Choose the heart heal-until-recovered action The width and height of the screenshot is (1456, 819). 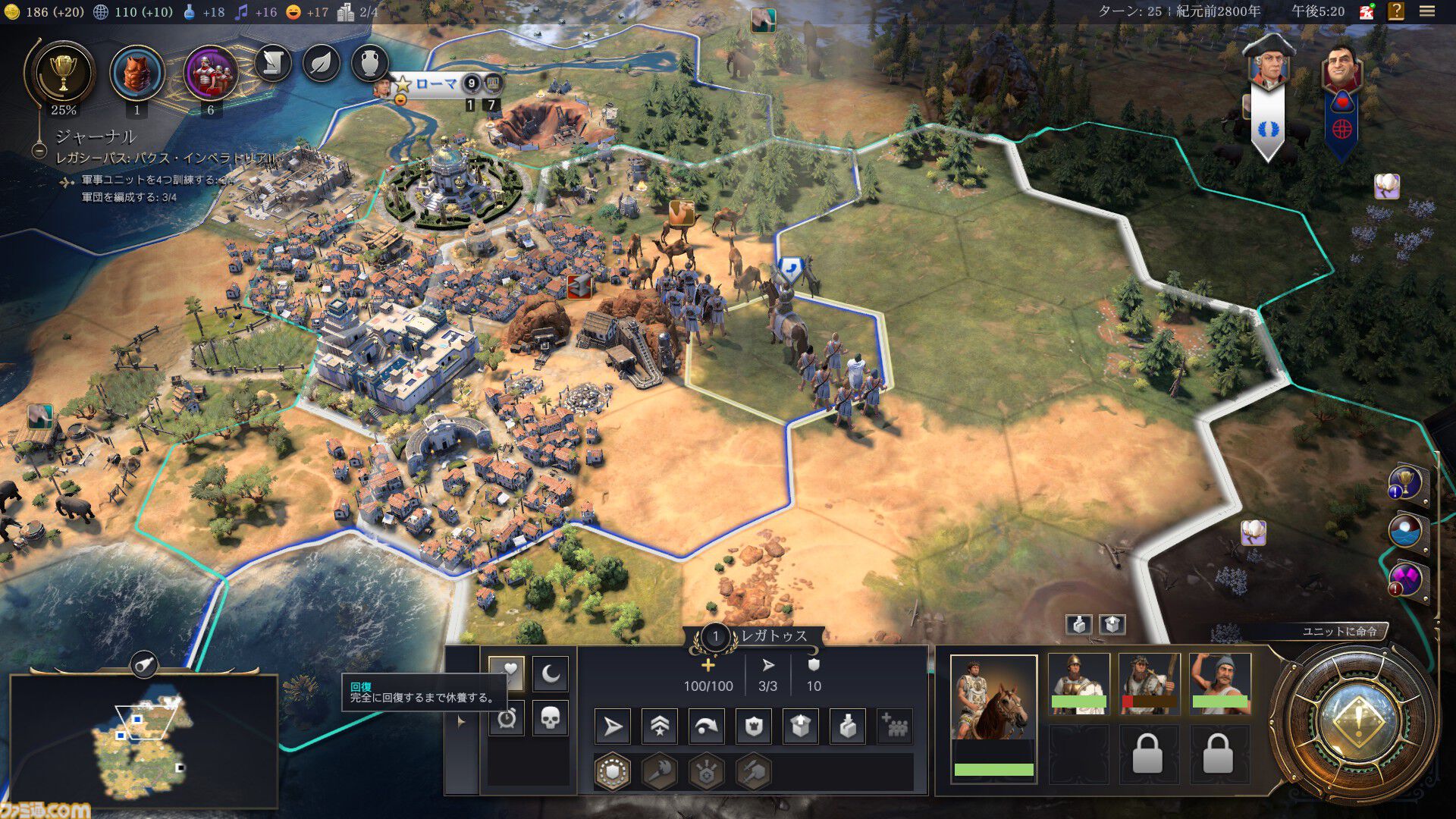pos(508,671)
